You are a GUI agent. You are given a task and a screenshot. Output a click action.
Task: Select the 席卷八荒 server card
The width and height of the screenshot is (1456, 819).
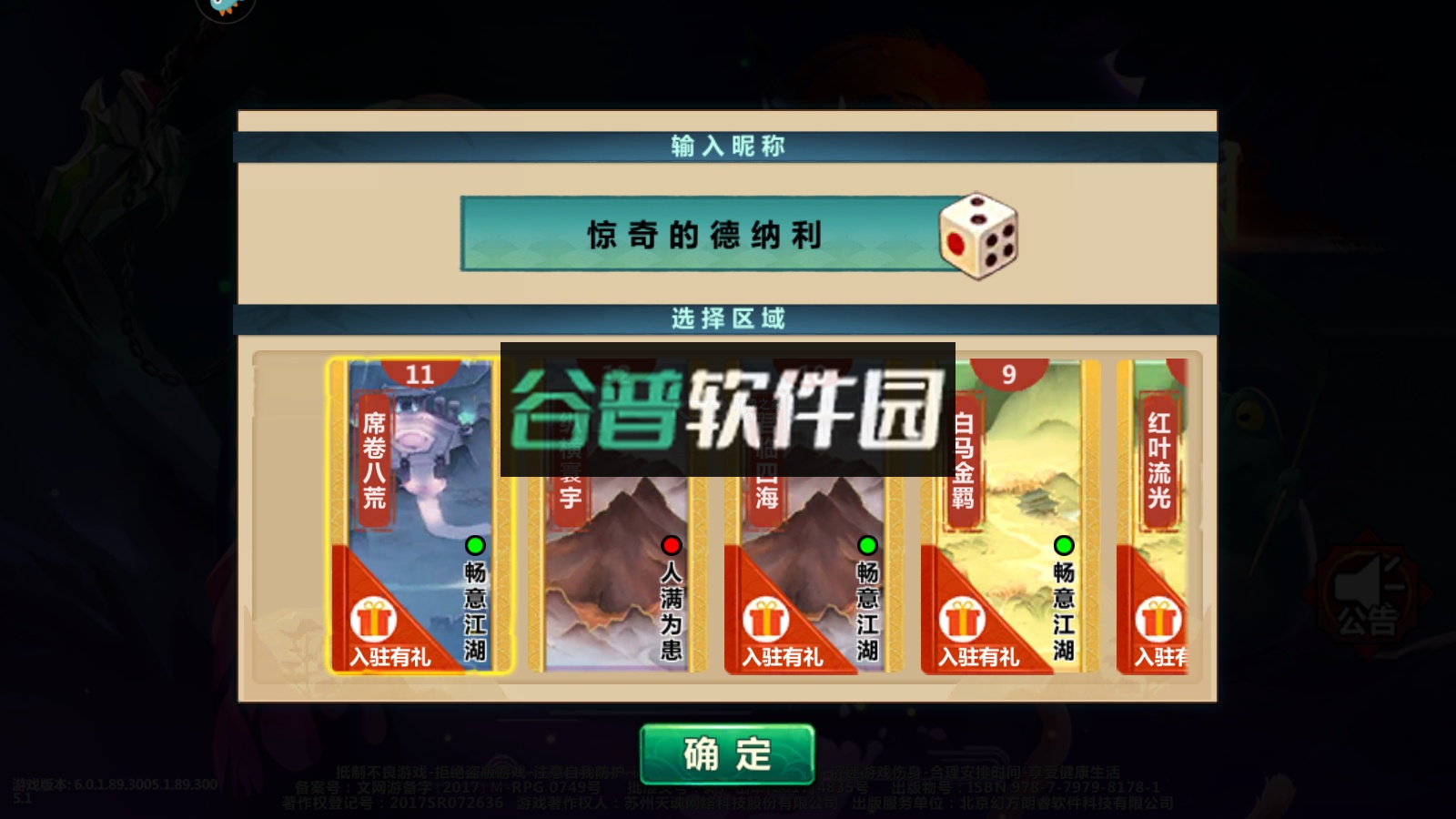coord(414,514)
